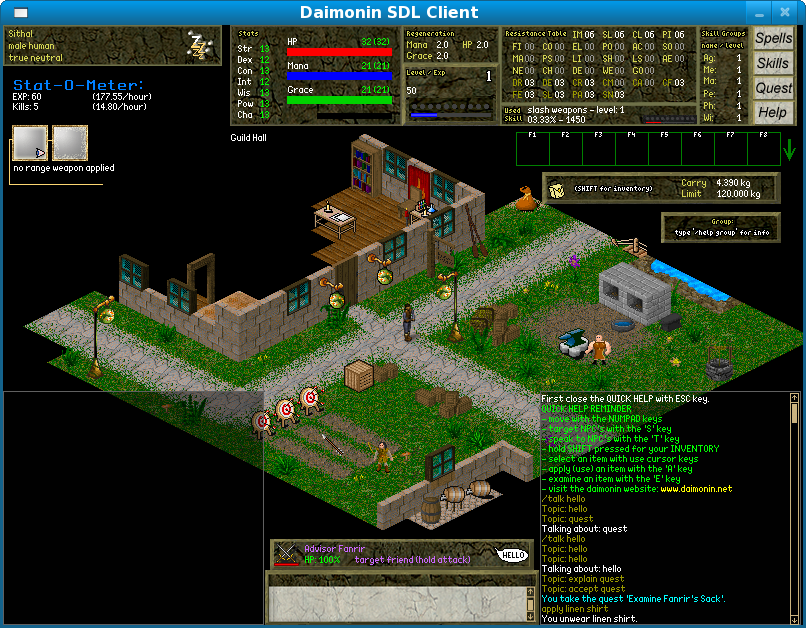Open the Spells list

point(772,39)
